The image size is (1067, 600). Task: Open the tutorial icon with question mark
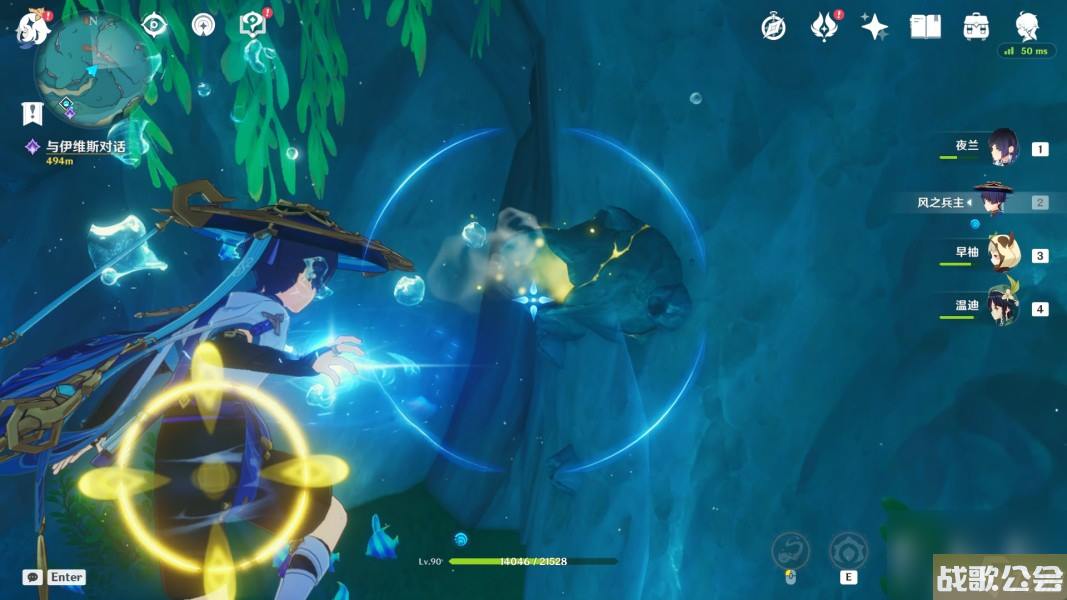tap(252, 25)
